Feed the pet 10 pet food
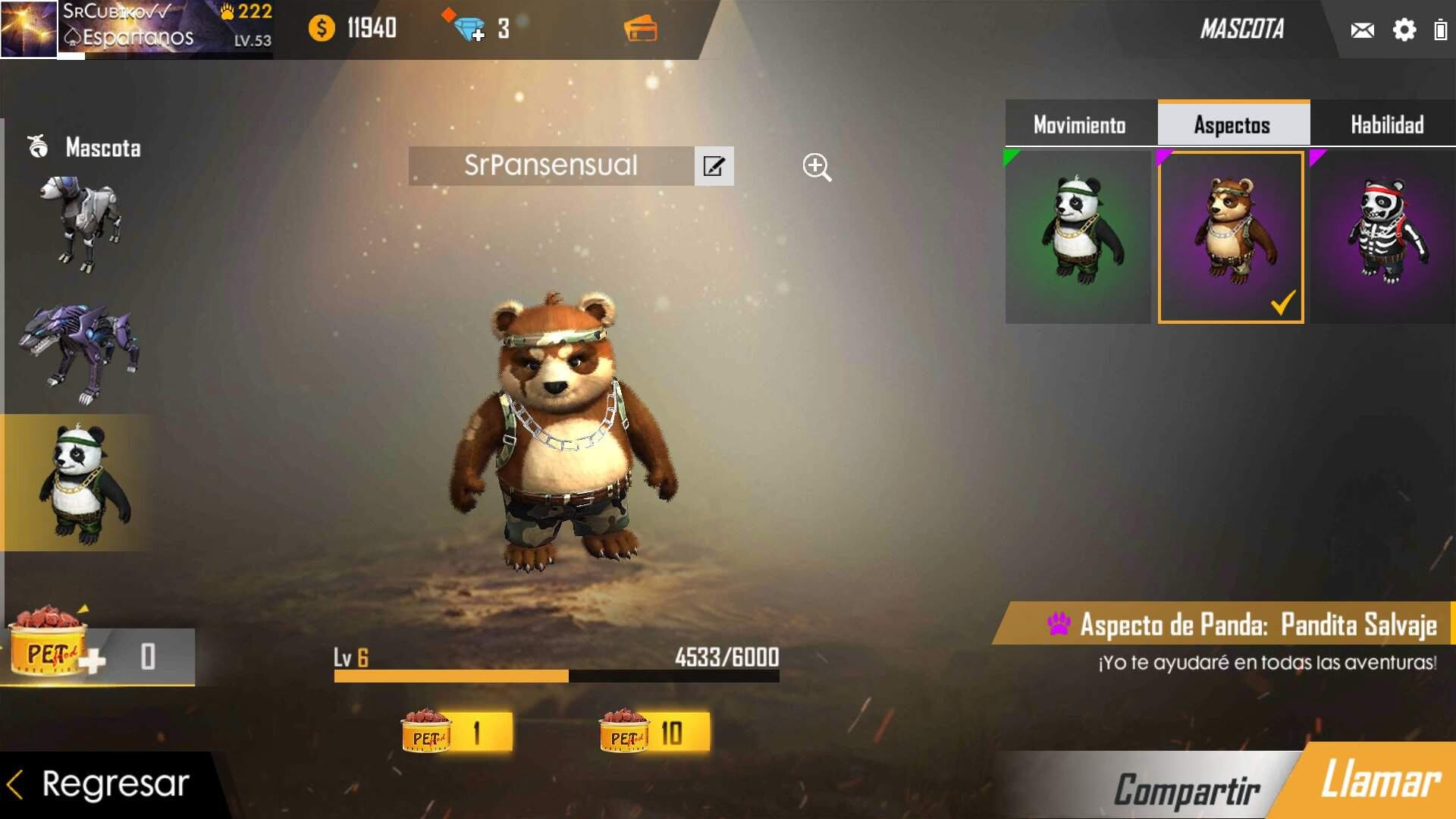The height and width of the screenshot is (819, 1456). 654,733
